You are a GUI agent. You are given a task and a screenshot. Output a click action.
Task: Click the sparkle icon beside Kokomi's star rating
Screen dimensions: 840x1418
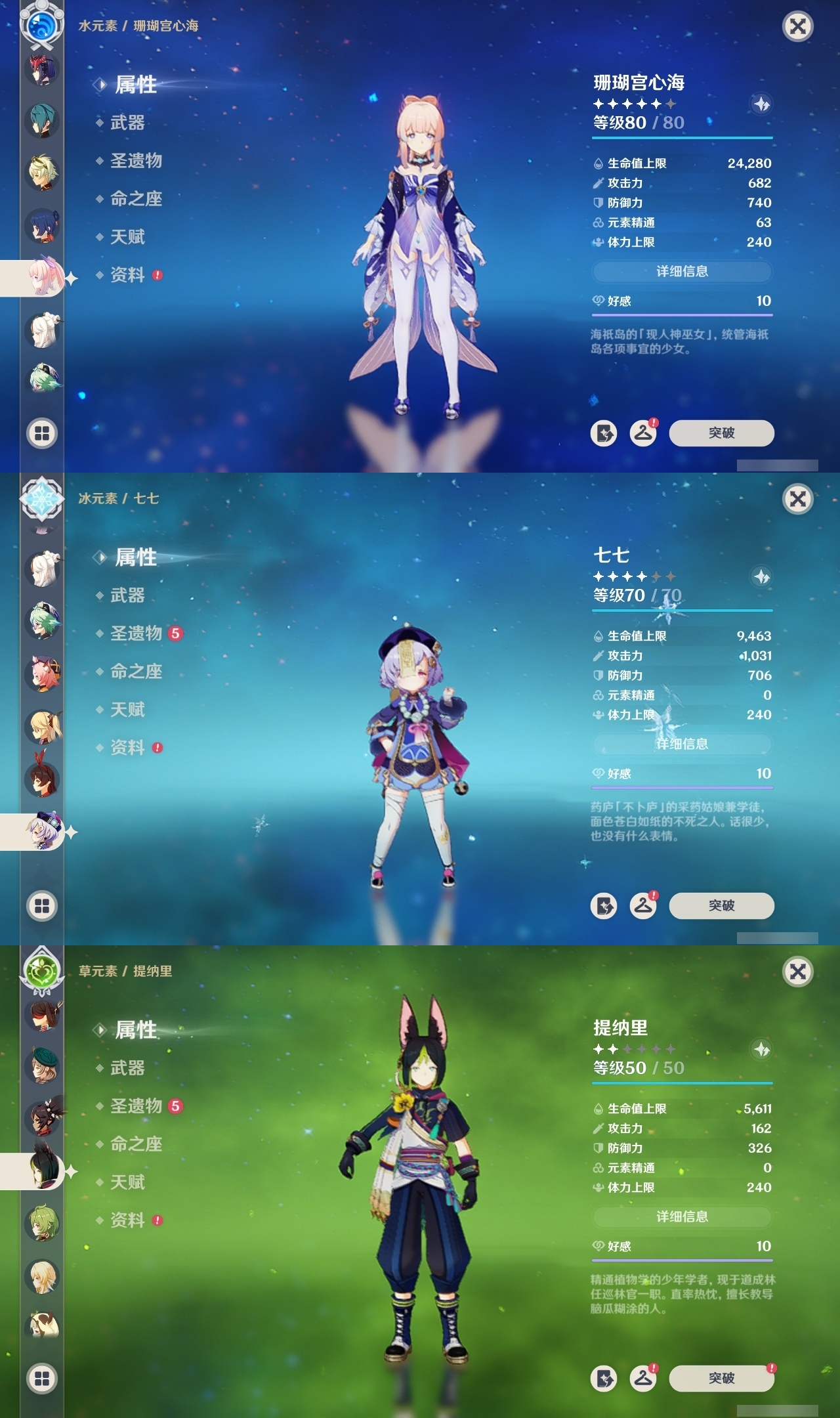click(761, 102)
